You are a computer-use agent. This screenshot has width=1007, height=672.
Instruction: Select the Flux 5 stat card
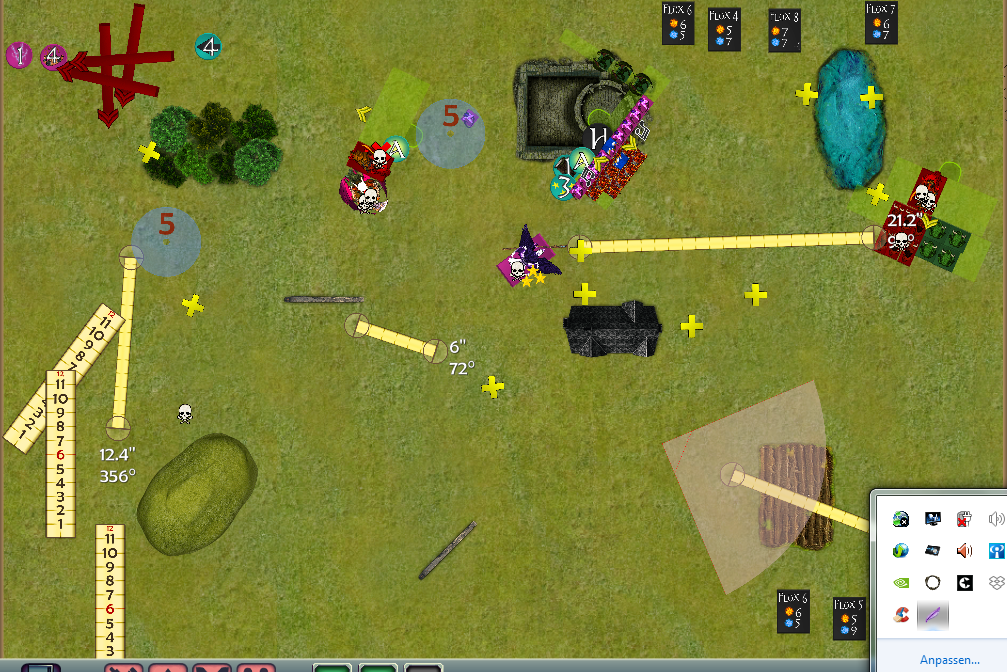click(849, 619)
